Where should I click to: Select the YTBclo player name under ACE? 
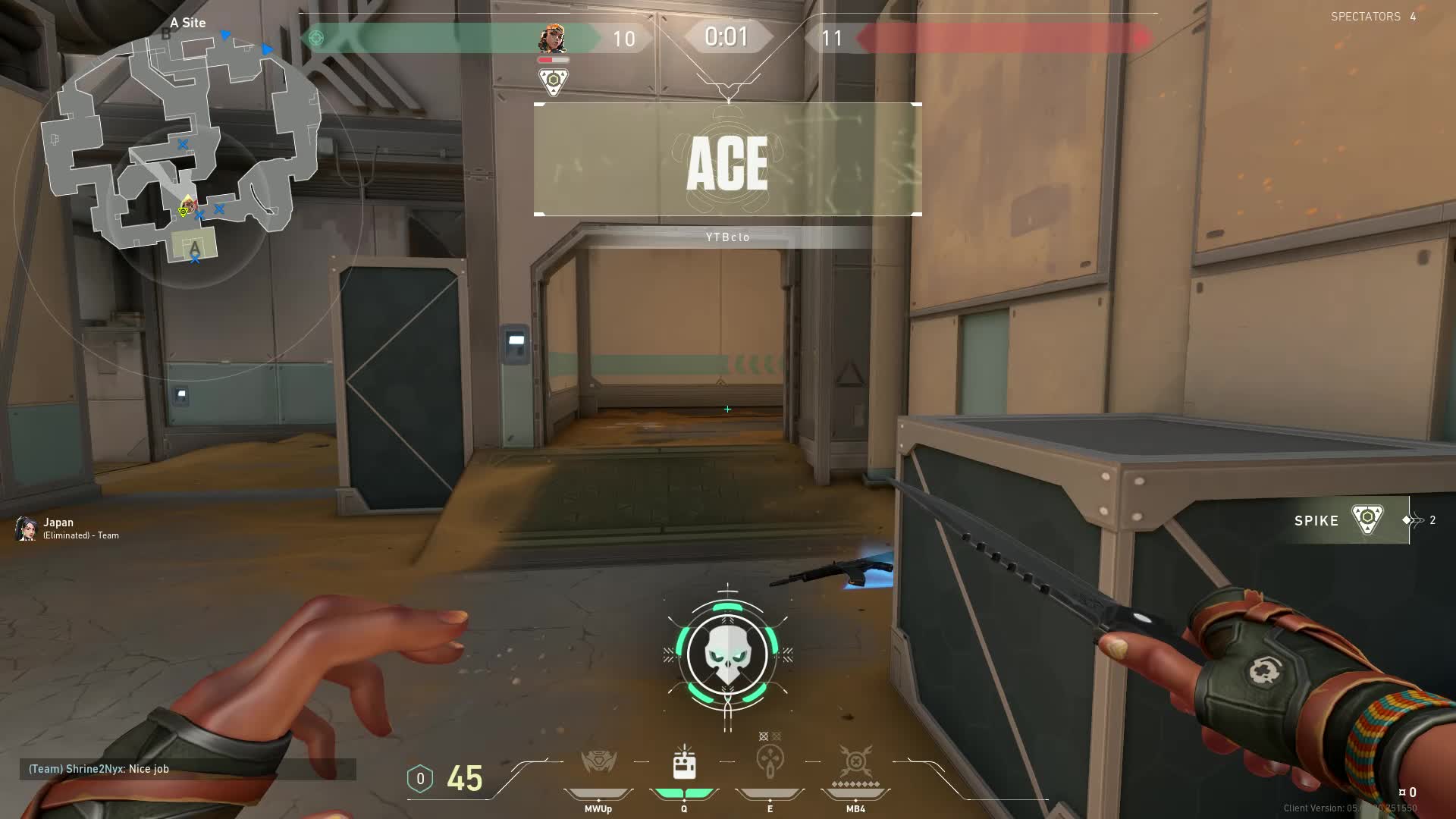coord(727,237)
